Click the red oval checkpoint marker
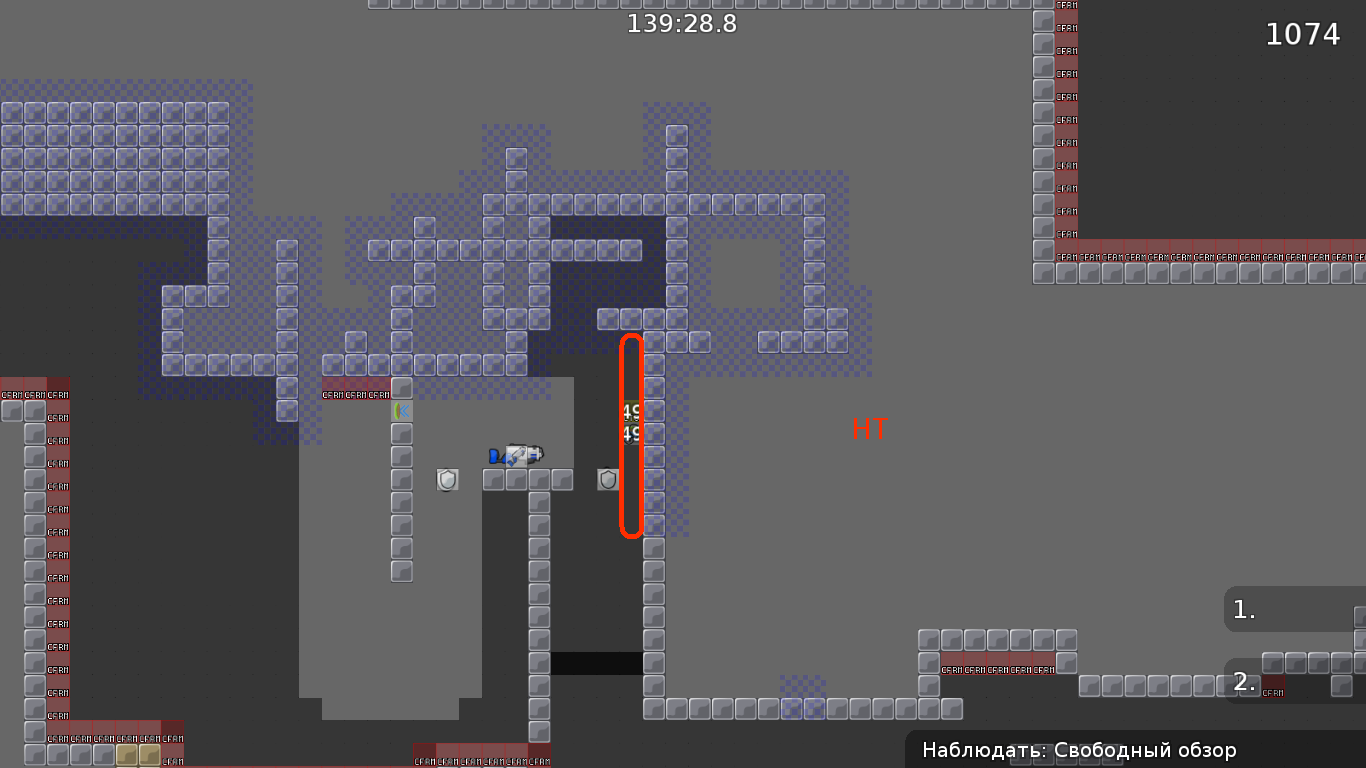Image resolution: width=1366 pixels, height=768 pixels. point(630,435)
